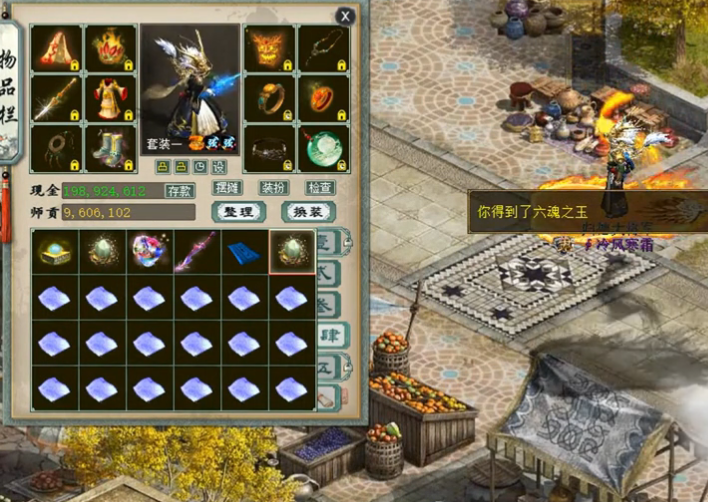Select the colorful orb item in the bag
The image size is (708, 502).
[148, 251]
